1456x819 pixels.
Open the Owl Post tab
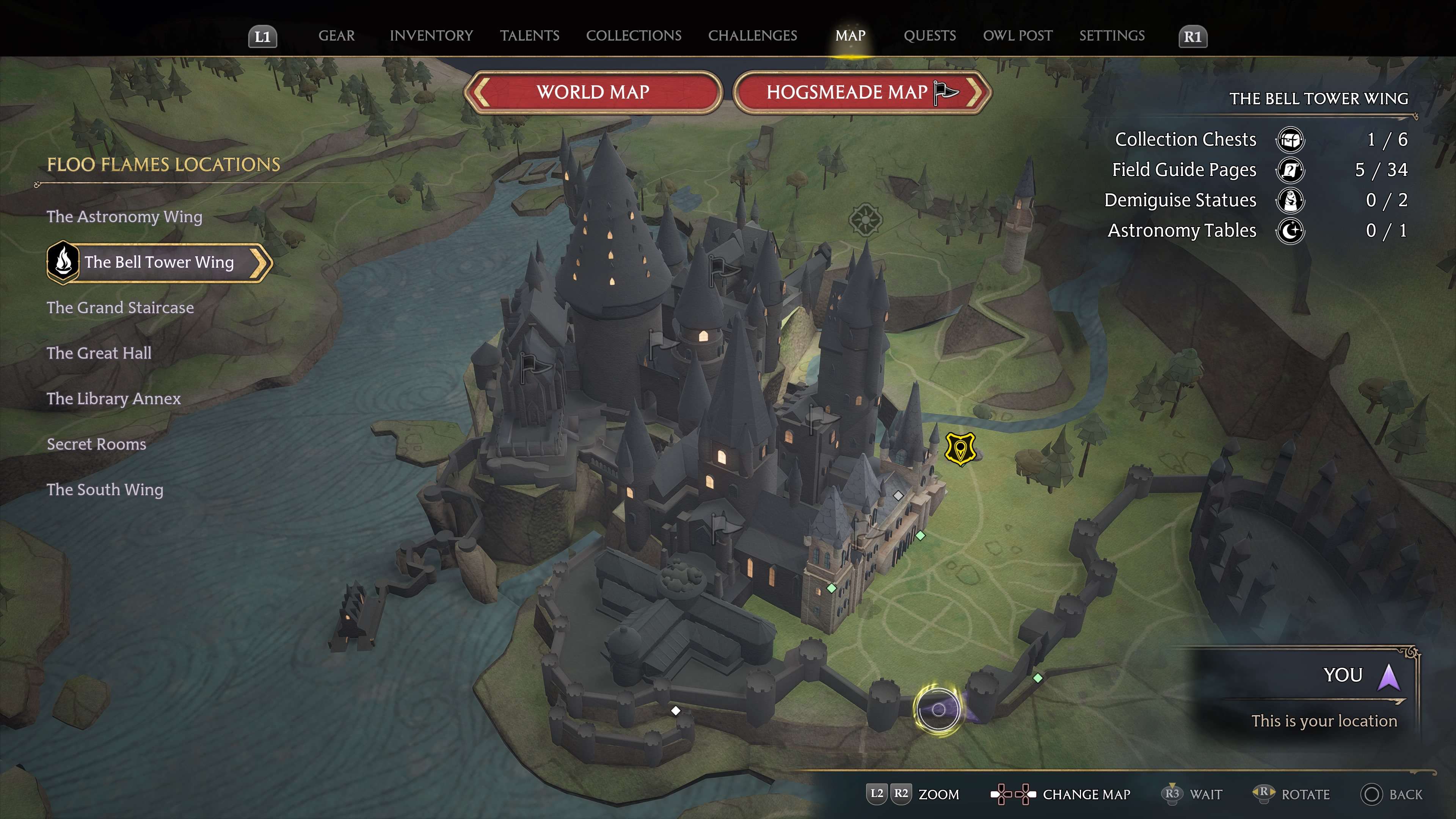coord(1017,36)
